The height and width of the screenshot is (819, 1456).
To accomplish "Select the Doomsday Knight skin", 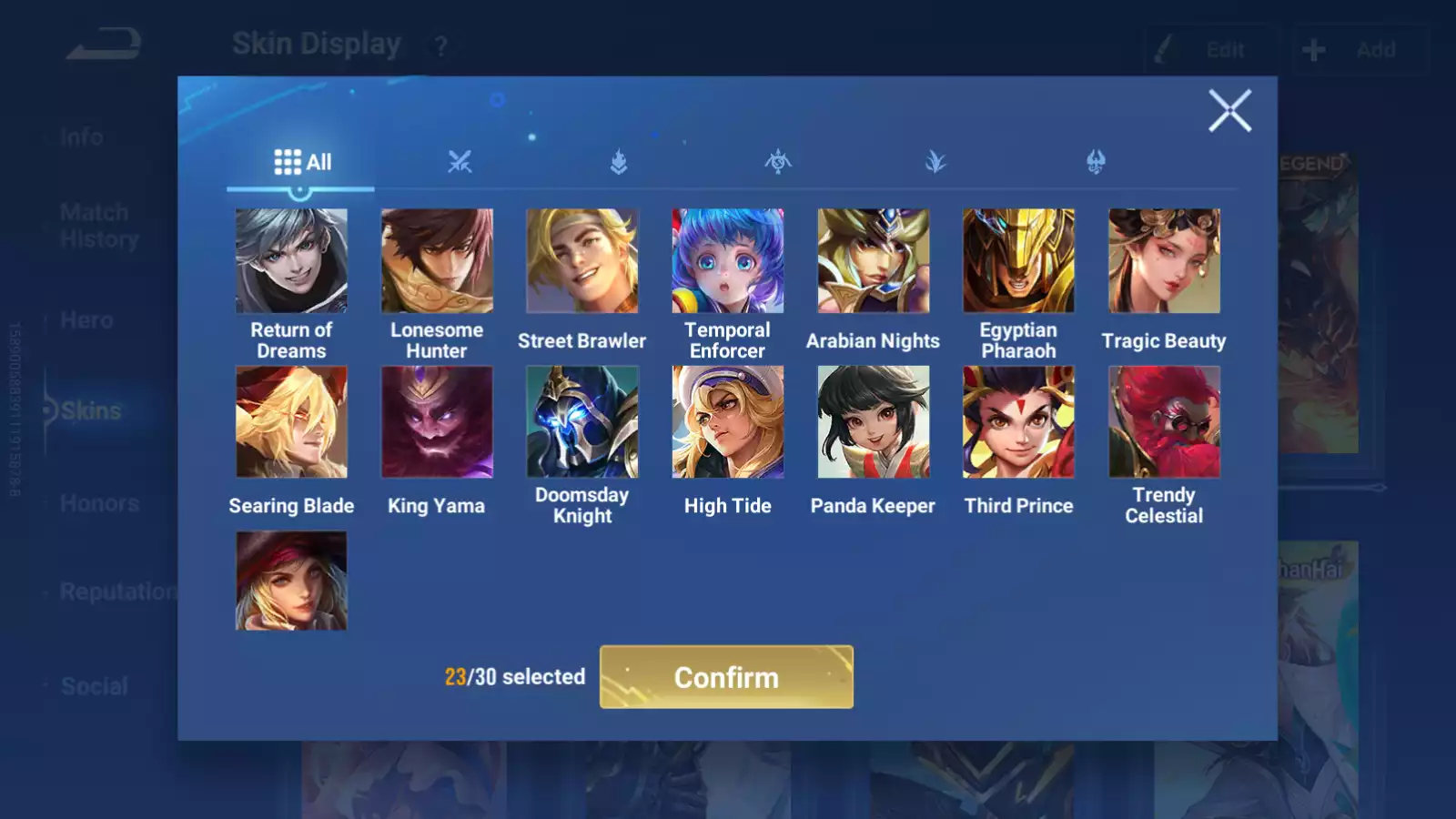I will coord(582,422).
